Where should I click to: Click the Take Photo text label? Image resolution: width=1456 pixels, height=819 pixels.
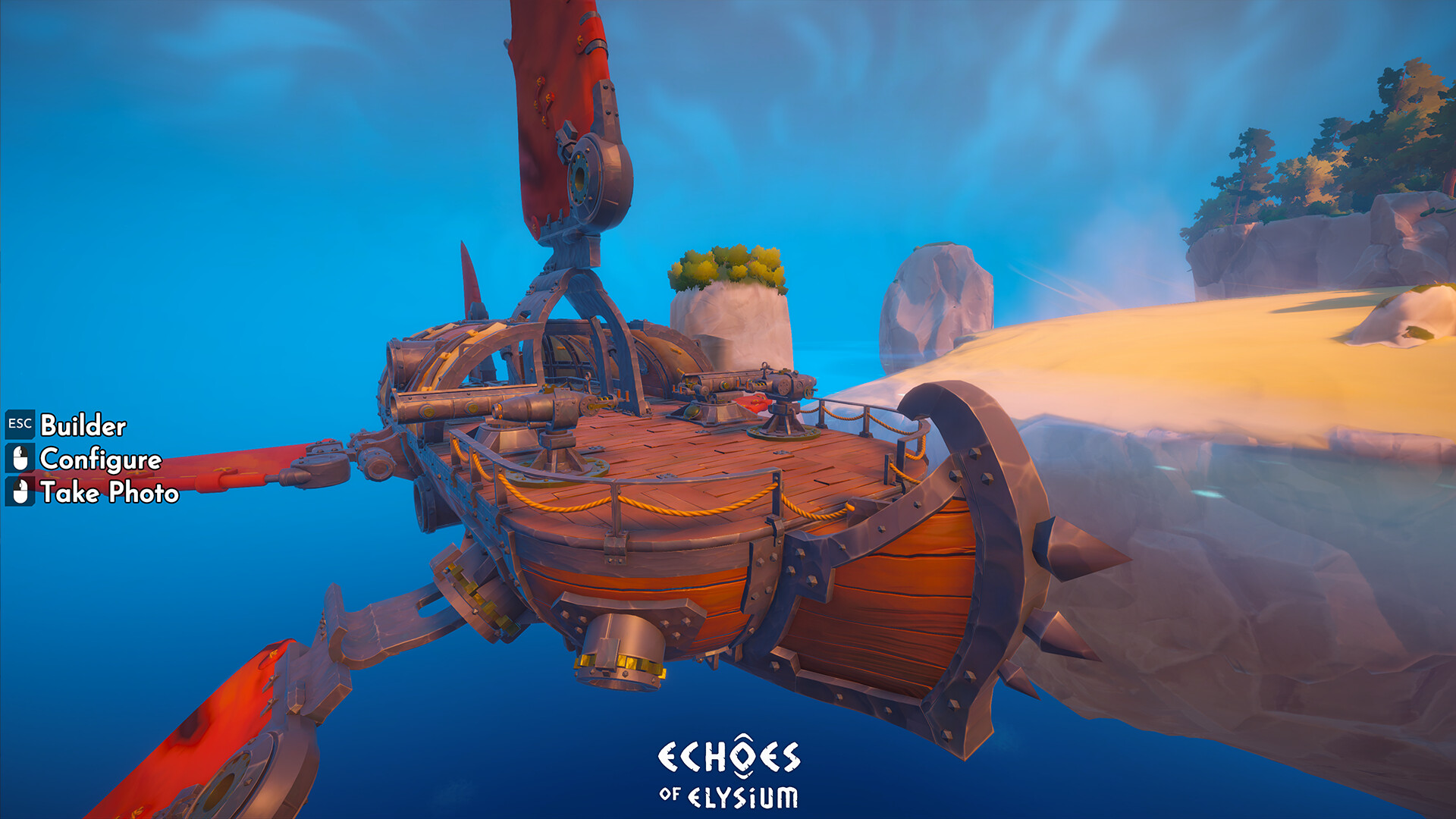click(110, 494)
